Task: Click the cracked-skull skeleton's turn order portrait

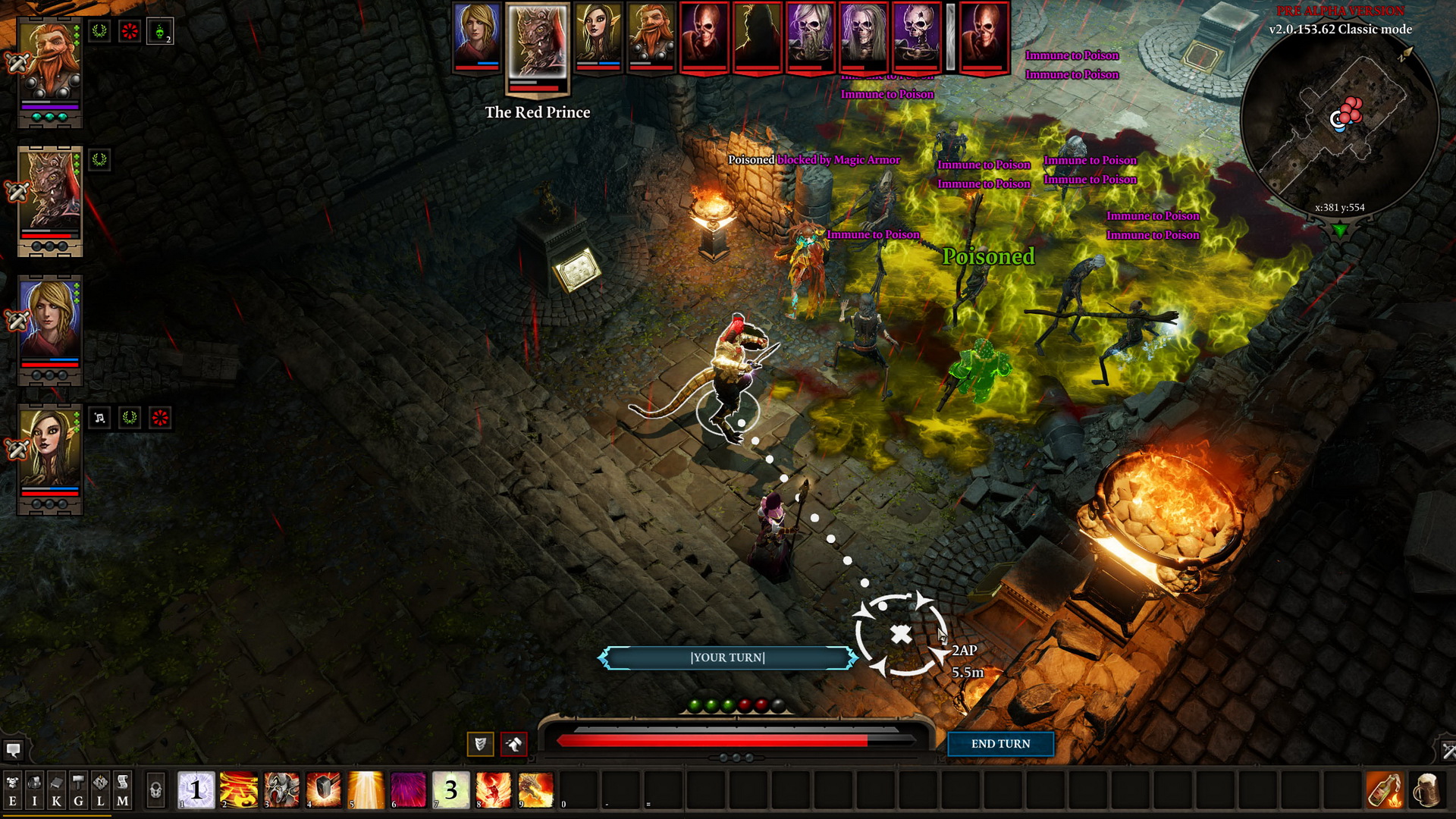Action: [915, 36]
